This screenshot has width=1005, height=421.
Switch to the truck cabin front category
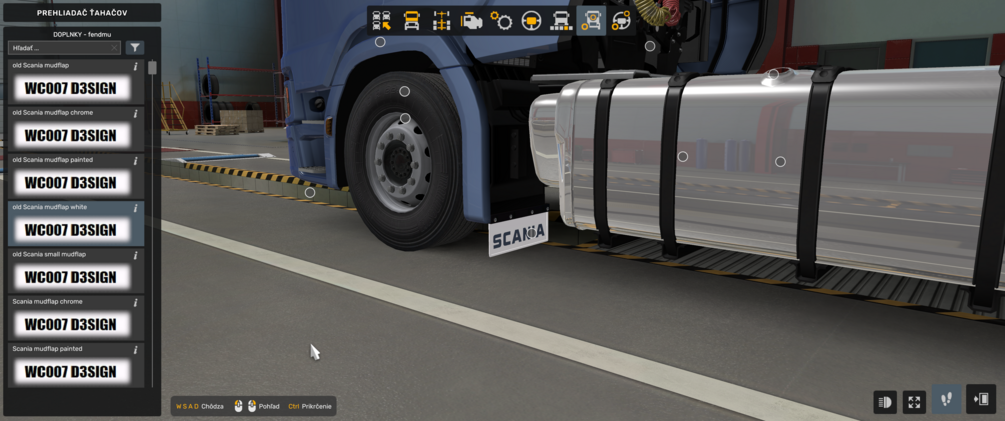point(411,20)
